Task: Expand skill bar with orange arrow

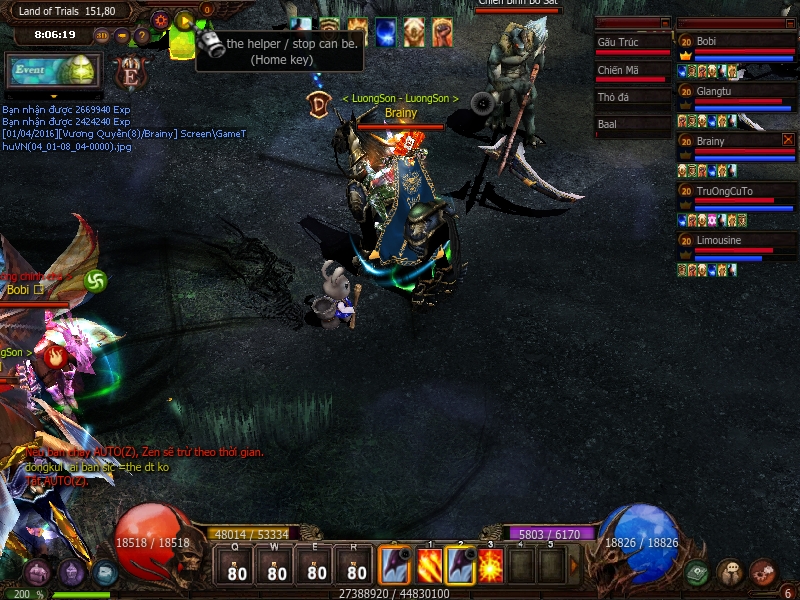Action: (x=574, y=565)
